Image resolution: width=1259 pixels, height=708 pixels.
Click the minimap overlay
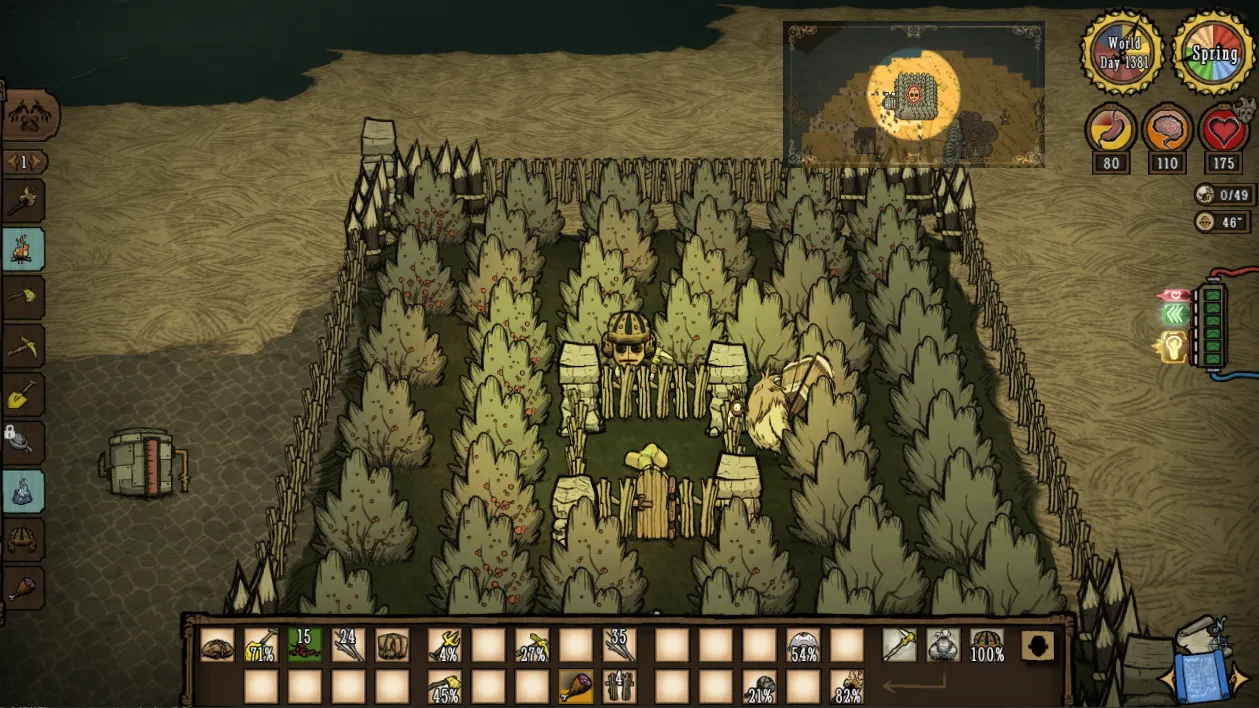(913, 94)
